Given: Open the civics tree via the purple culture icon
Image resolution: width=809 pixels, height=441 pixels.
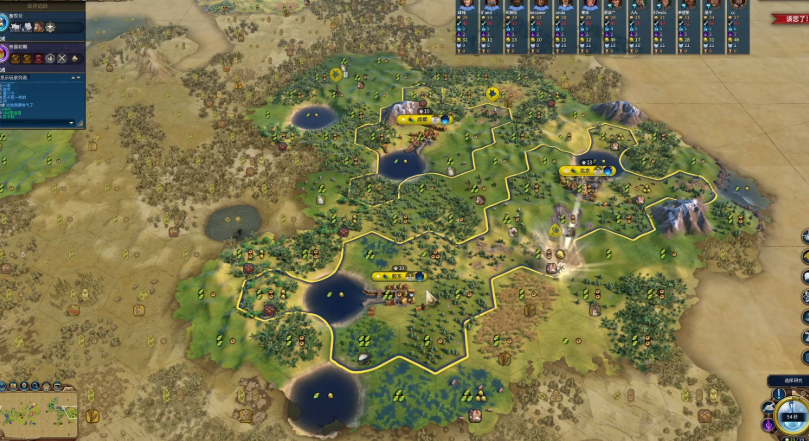Looking at the screenshot, I should pos(5,52).
